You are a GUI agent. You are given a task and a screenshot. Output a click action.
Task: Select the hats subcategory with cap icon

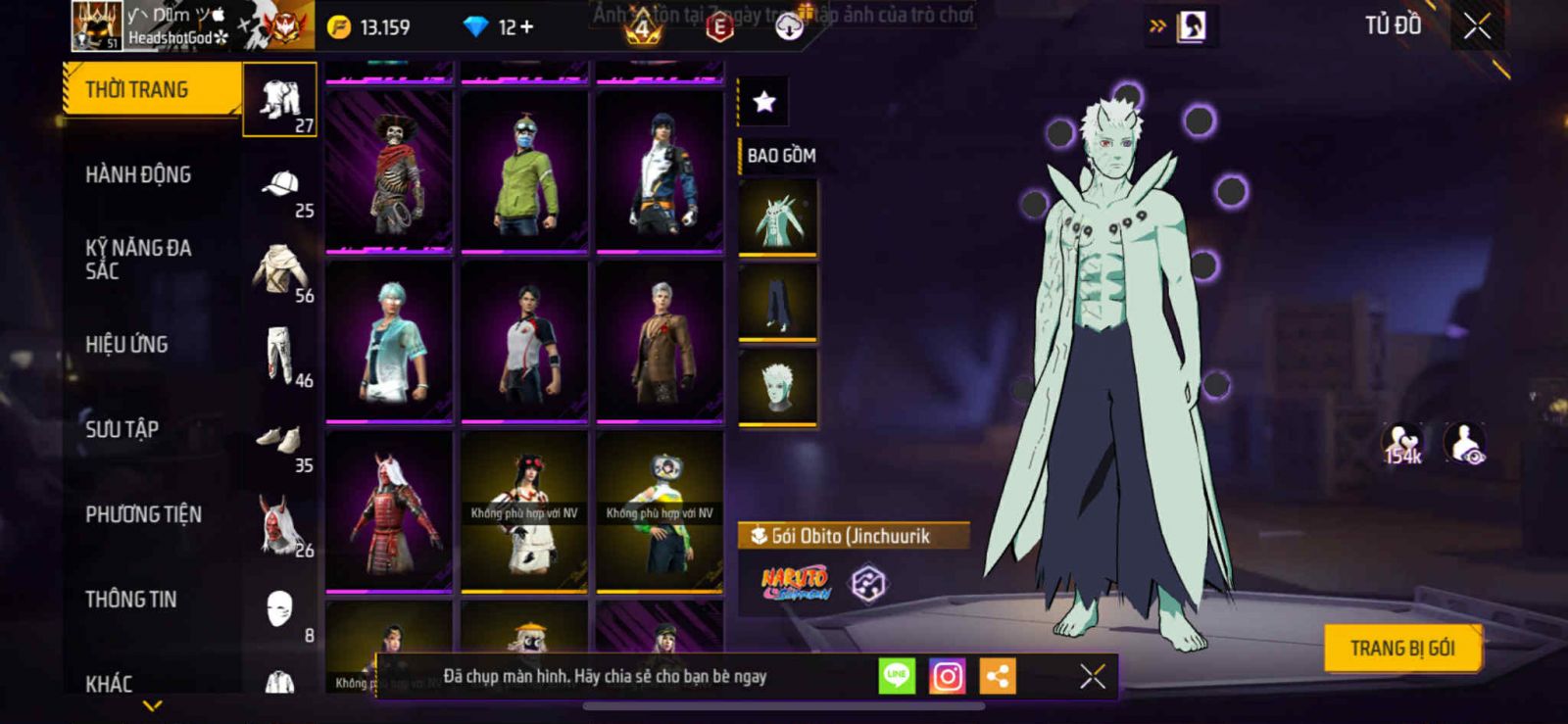(x=281, y=194)
